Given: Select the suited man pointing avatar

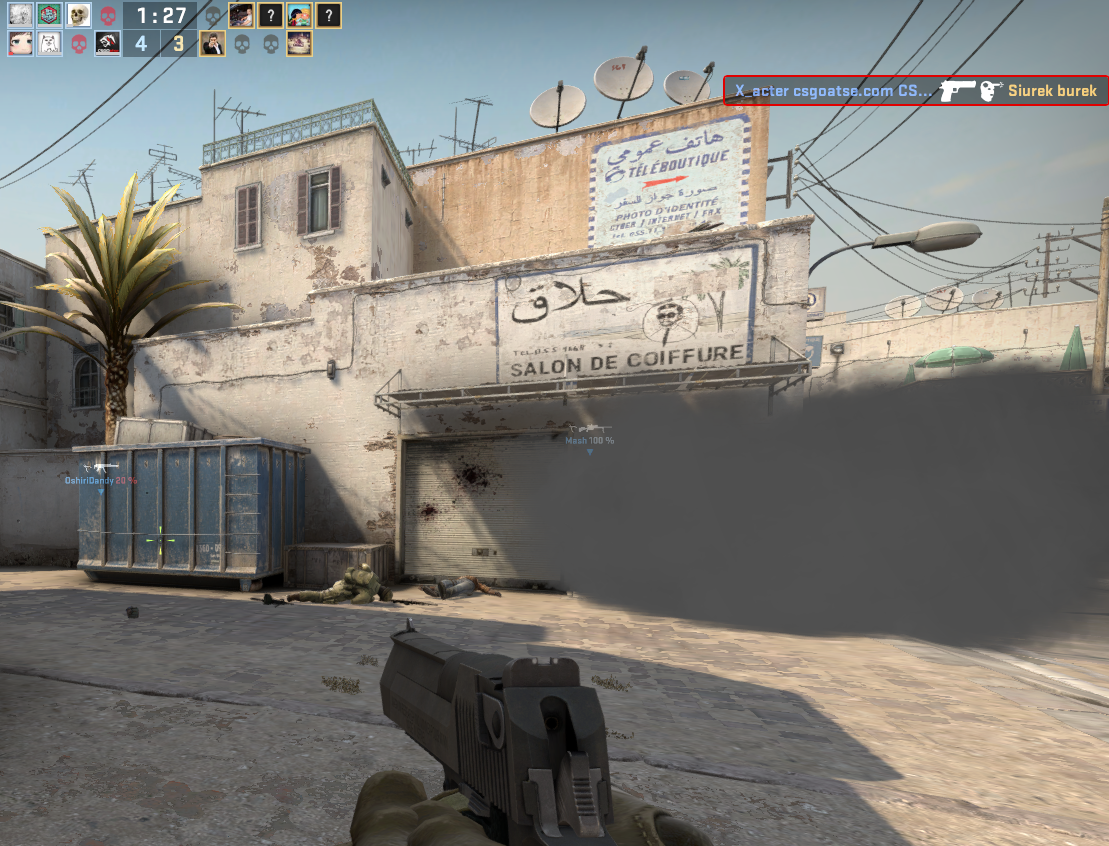Looking at the screenshot, I should [212, 44].
